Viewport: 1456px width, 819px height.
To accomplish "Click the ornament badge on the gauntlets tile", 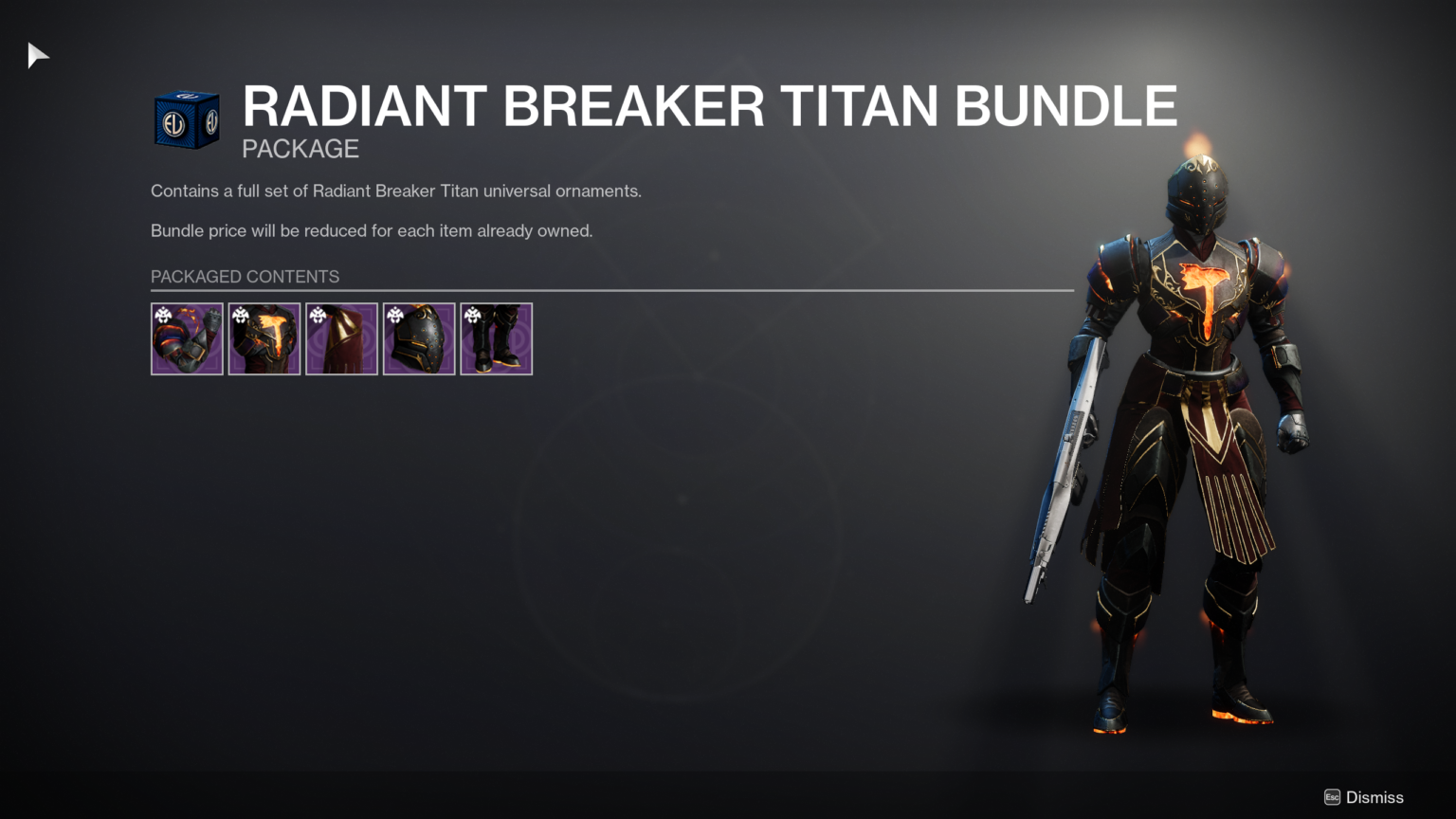I will point(162,314).
